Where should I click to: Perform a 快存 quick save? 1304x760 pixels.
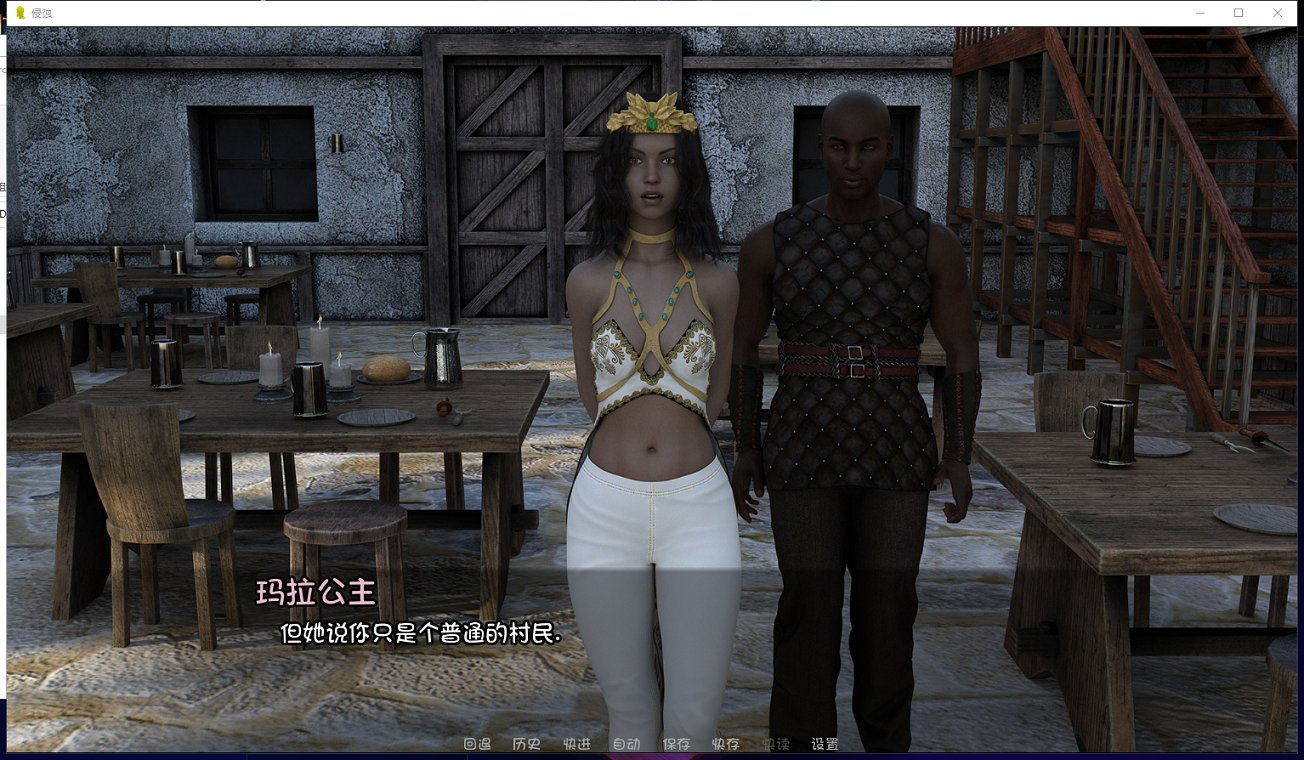coord(724,744)
